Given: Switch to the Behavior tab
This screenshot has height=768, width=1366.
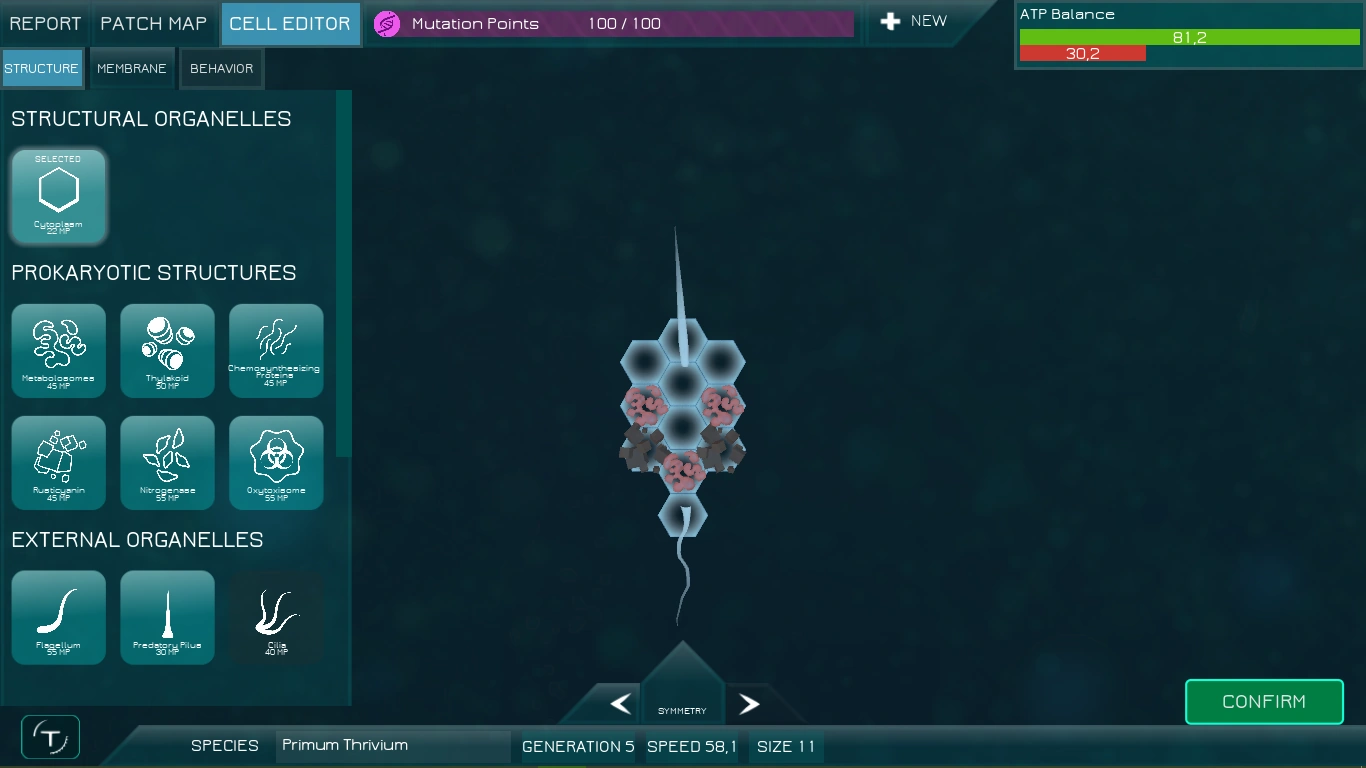Looking at the screenshot, I should click(x=221, y=68).
